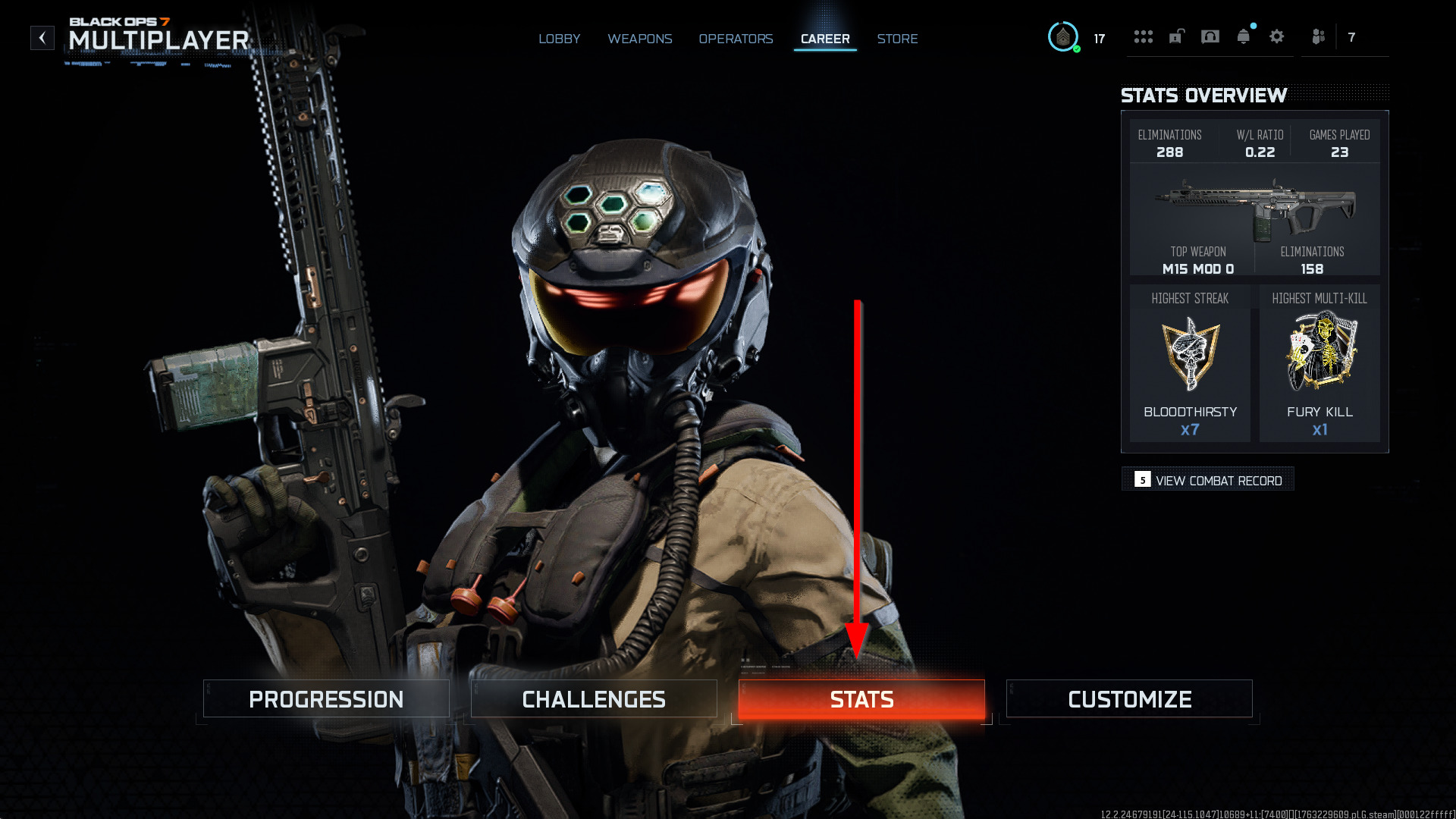This screenshot has height=819, width=1456.
Task: Open settings with the gear icon
Action: coord(1277,37)
